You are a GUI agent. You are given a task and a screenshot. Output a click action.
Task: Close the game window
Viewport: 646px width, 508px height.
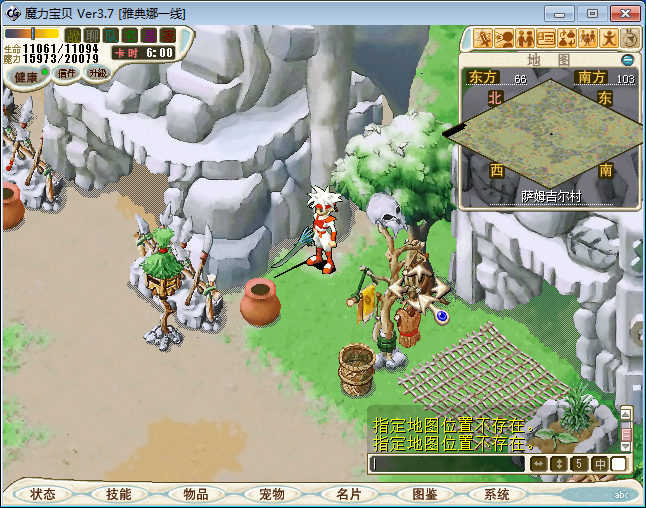point(623,13)
